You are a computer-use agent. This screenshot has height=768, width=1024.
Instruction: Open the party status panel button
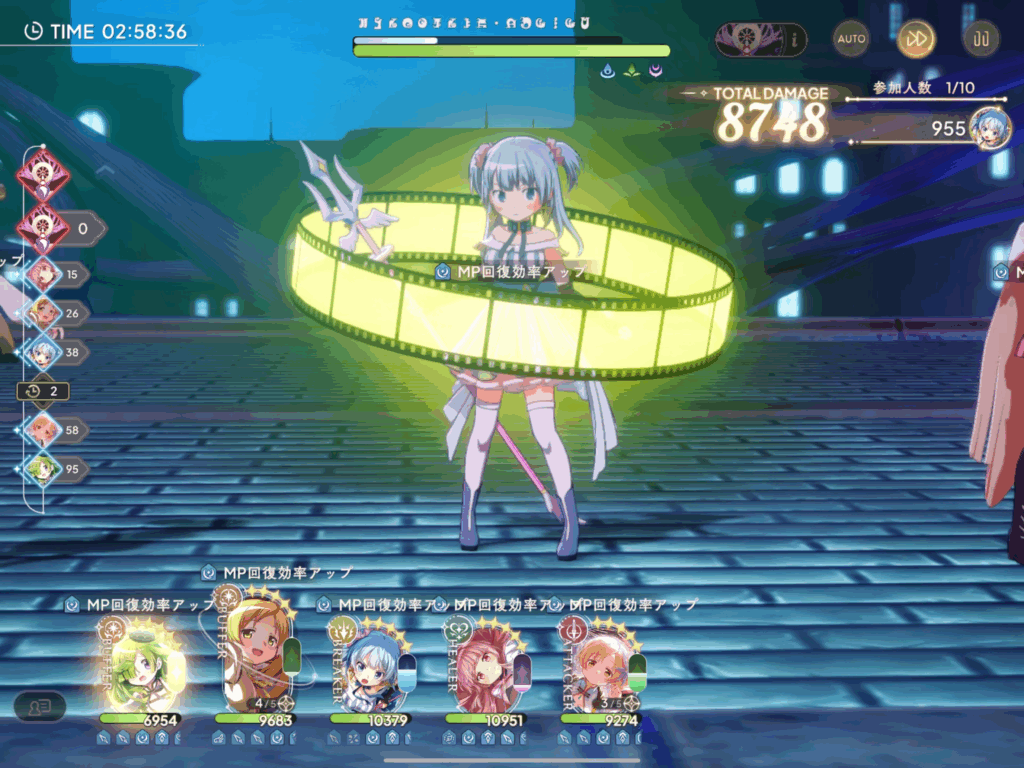(40, 706)
